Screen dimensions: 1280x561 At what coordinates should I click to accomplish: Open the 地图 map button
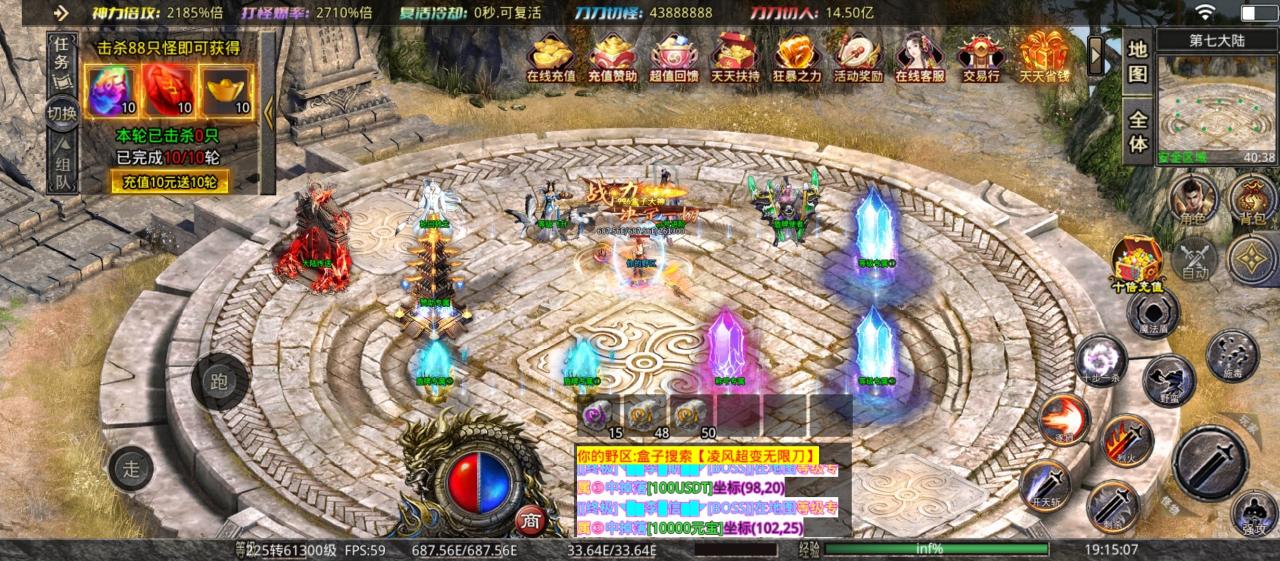coord(1138,62)
